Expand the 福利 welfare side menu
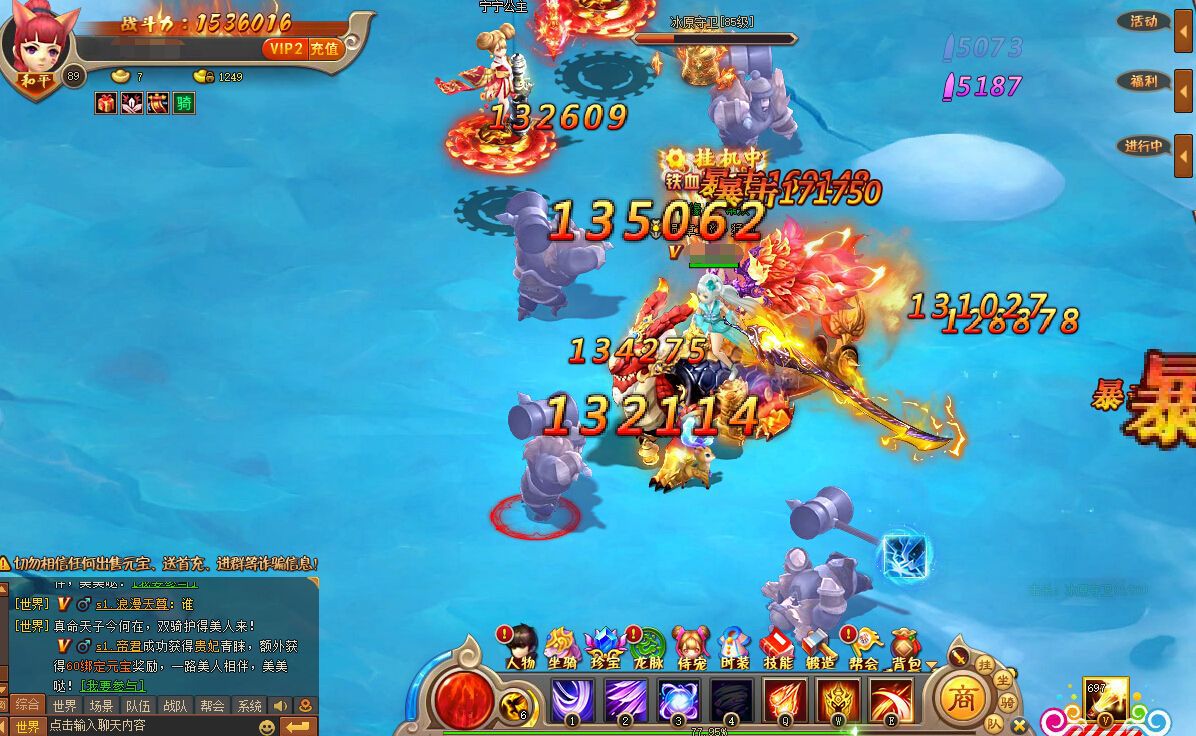Viewport: 1196px width, 736px height. (1144, 82)
